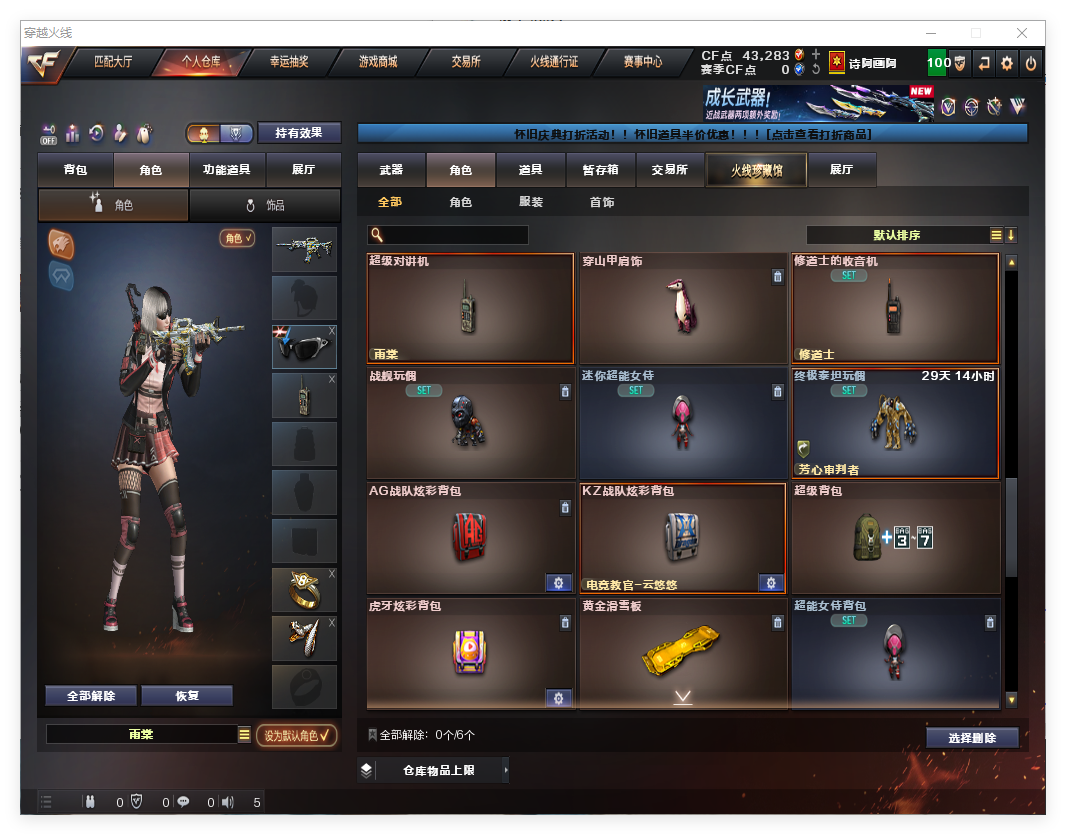Click the 全部解除 button
The width and height of the screenshot is (1066, 835).
(x=91, y=696)
